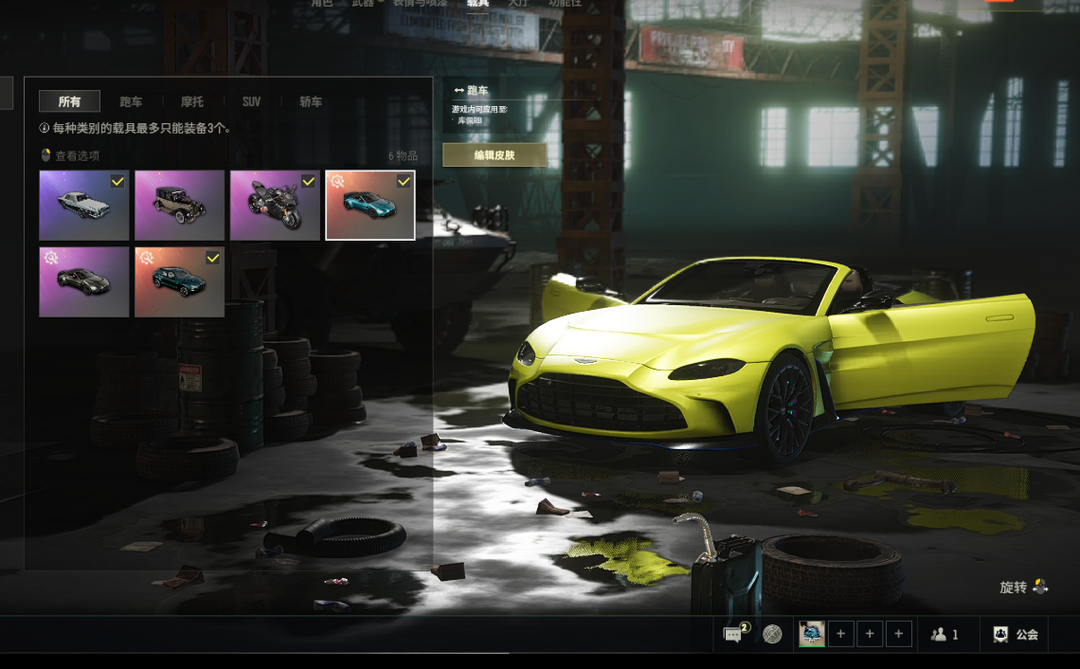Open your player avatar in the team bar
The image size is (1080, 669).
(811, 634)
